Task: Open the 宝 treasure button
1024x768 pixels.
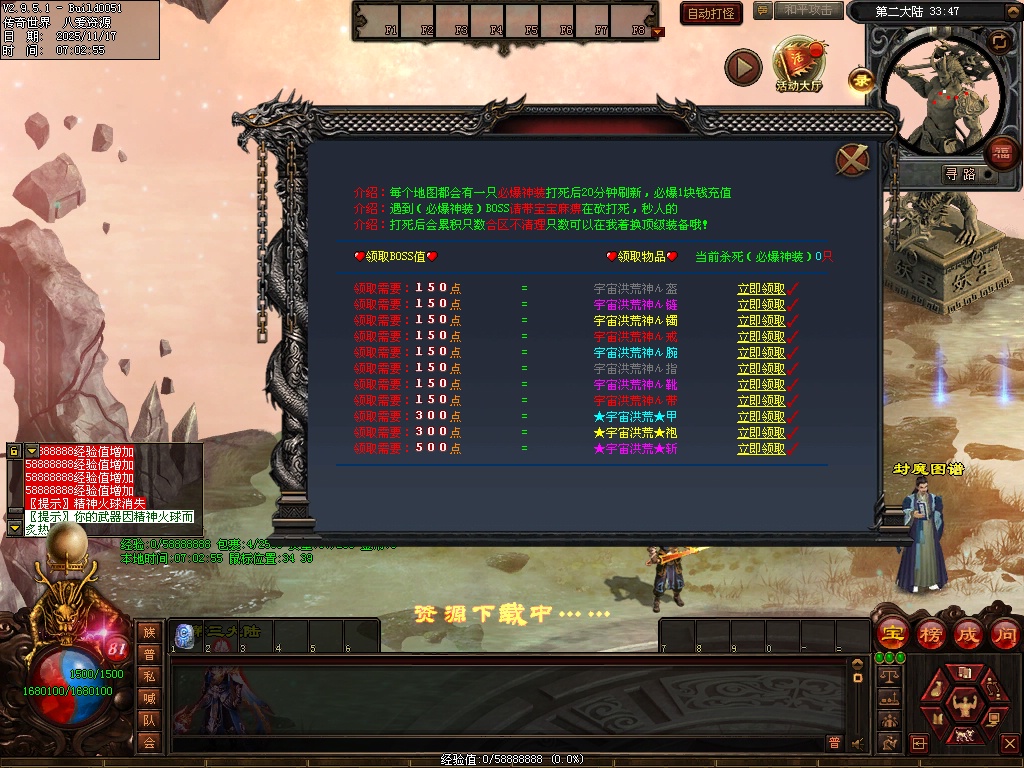Action: [x=891, y=634]
